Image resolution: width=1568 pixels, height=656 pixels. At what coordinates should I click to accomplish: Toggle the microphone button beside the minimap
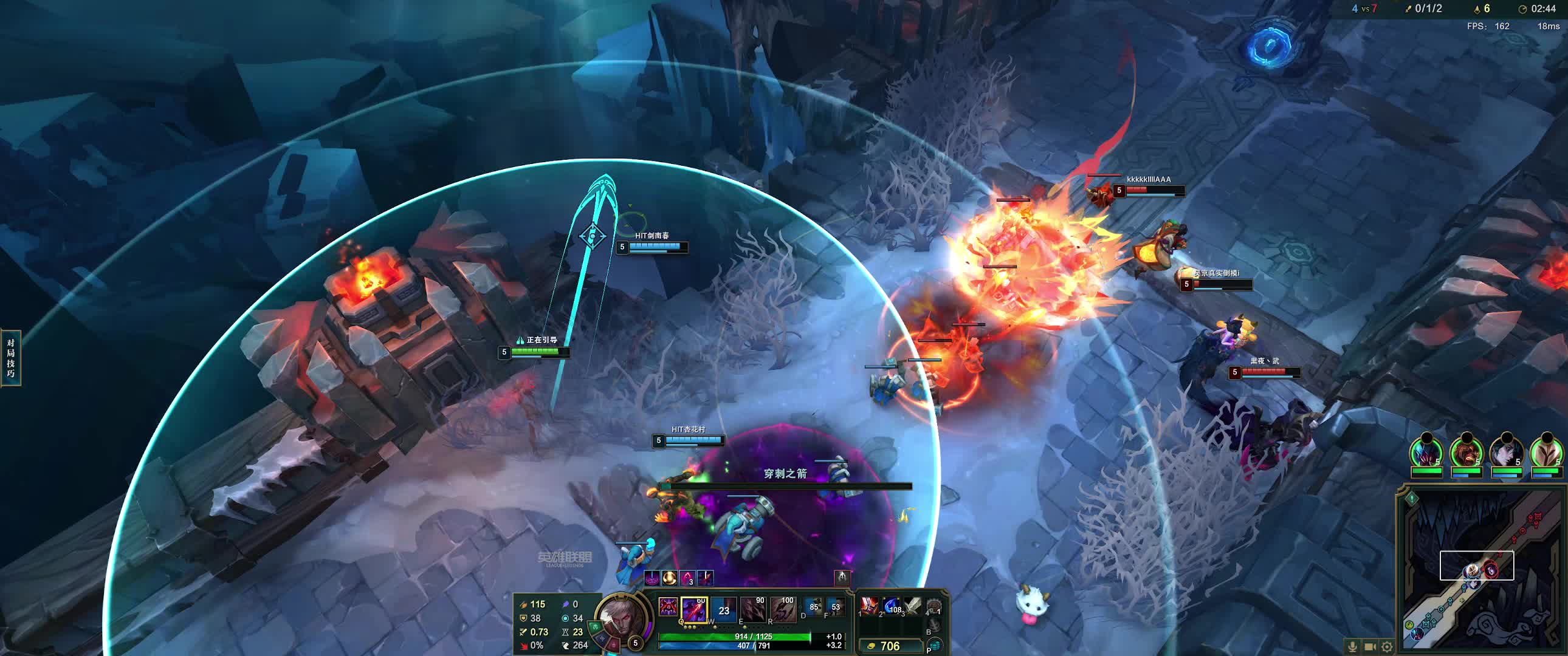tap(1352, 647)
